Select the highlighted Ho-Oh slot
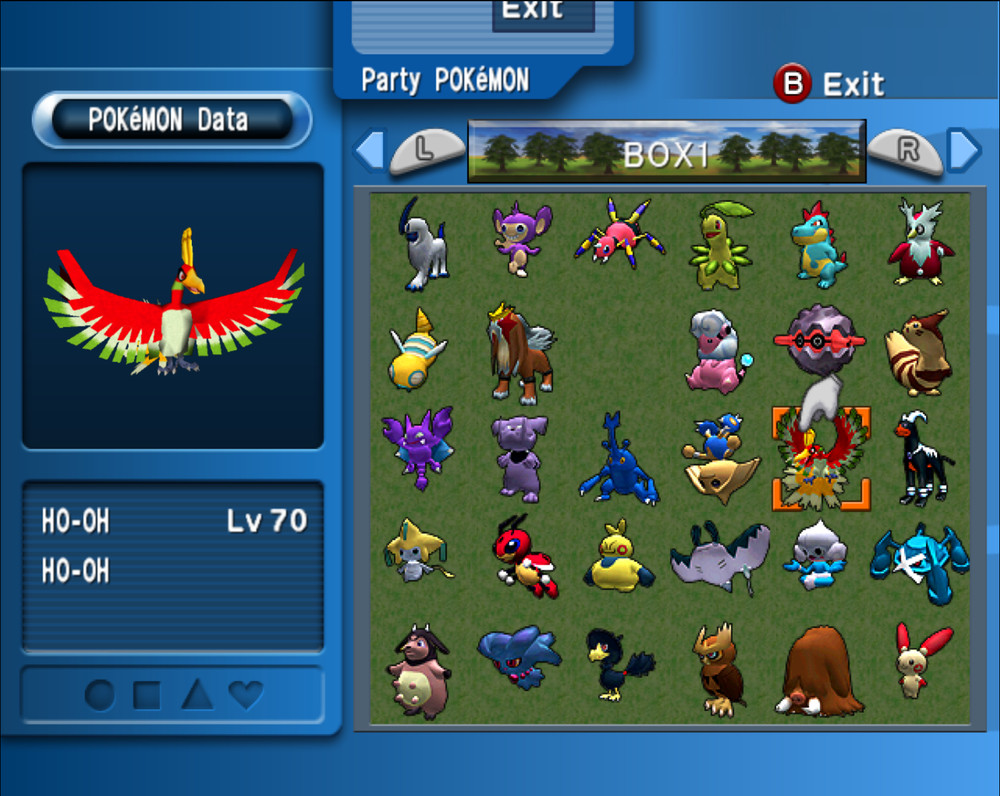 (820, 460)
